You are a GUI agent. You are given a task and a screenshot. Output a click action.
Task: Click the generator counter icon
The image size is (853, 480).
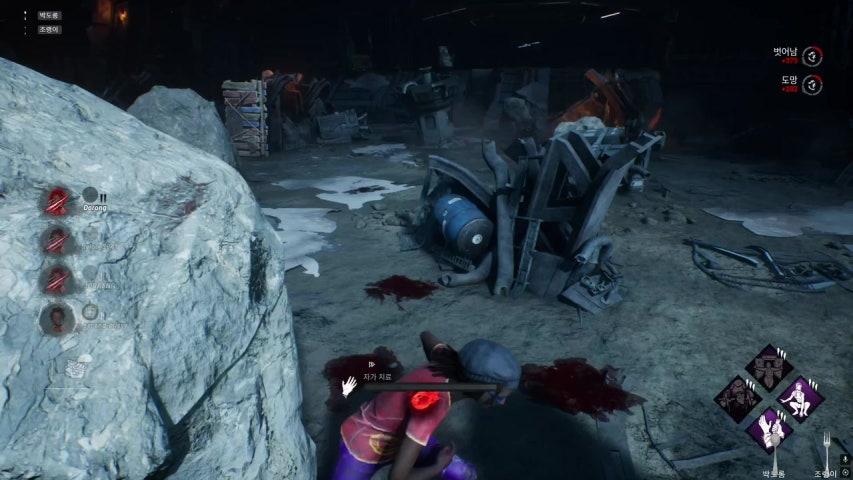[73, 368]
